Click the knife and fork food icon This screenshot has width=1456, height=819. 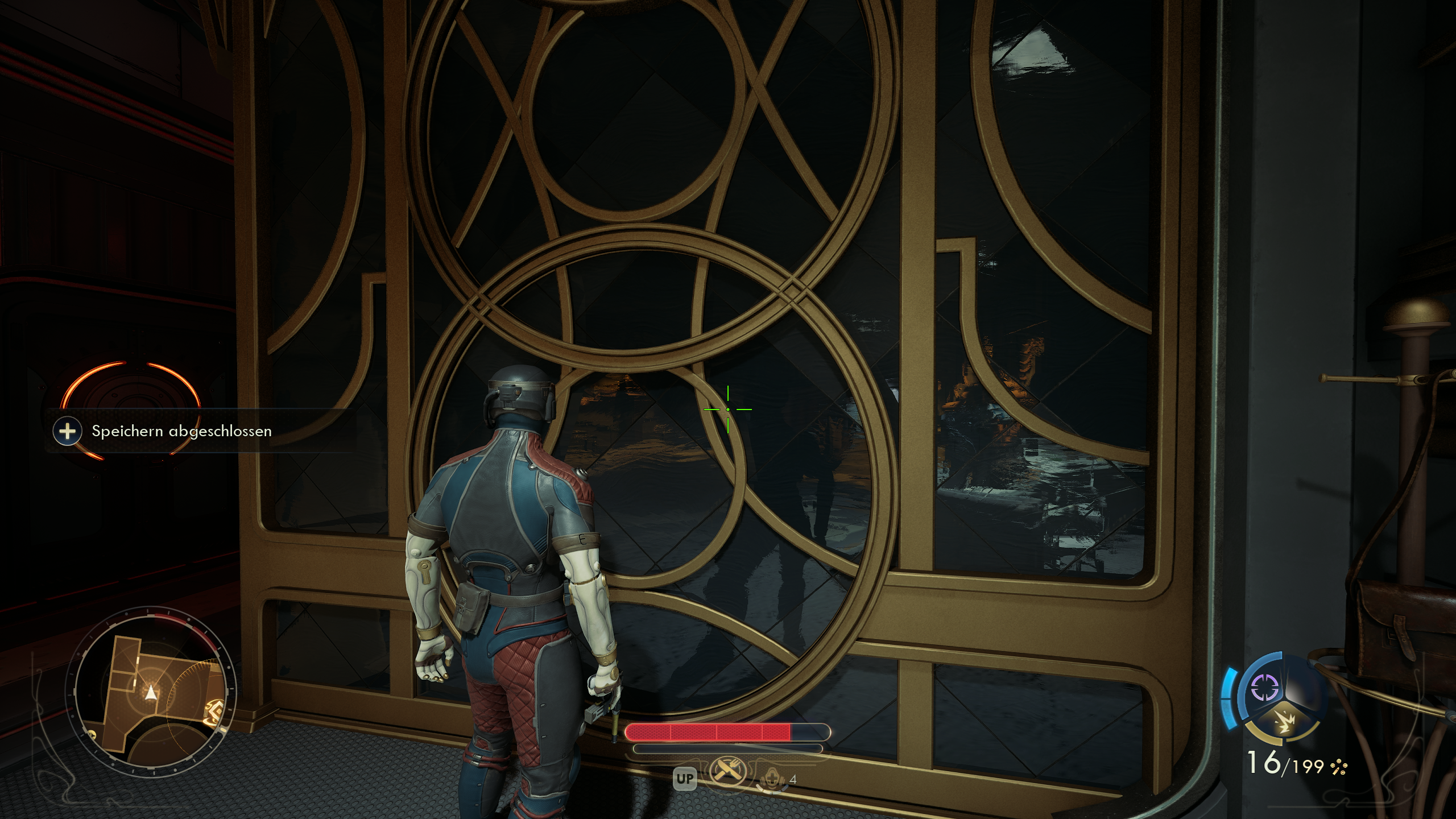[x=727, y=775]
